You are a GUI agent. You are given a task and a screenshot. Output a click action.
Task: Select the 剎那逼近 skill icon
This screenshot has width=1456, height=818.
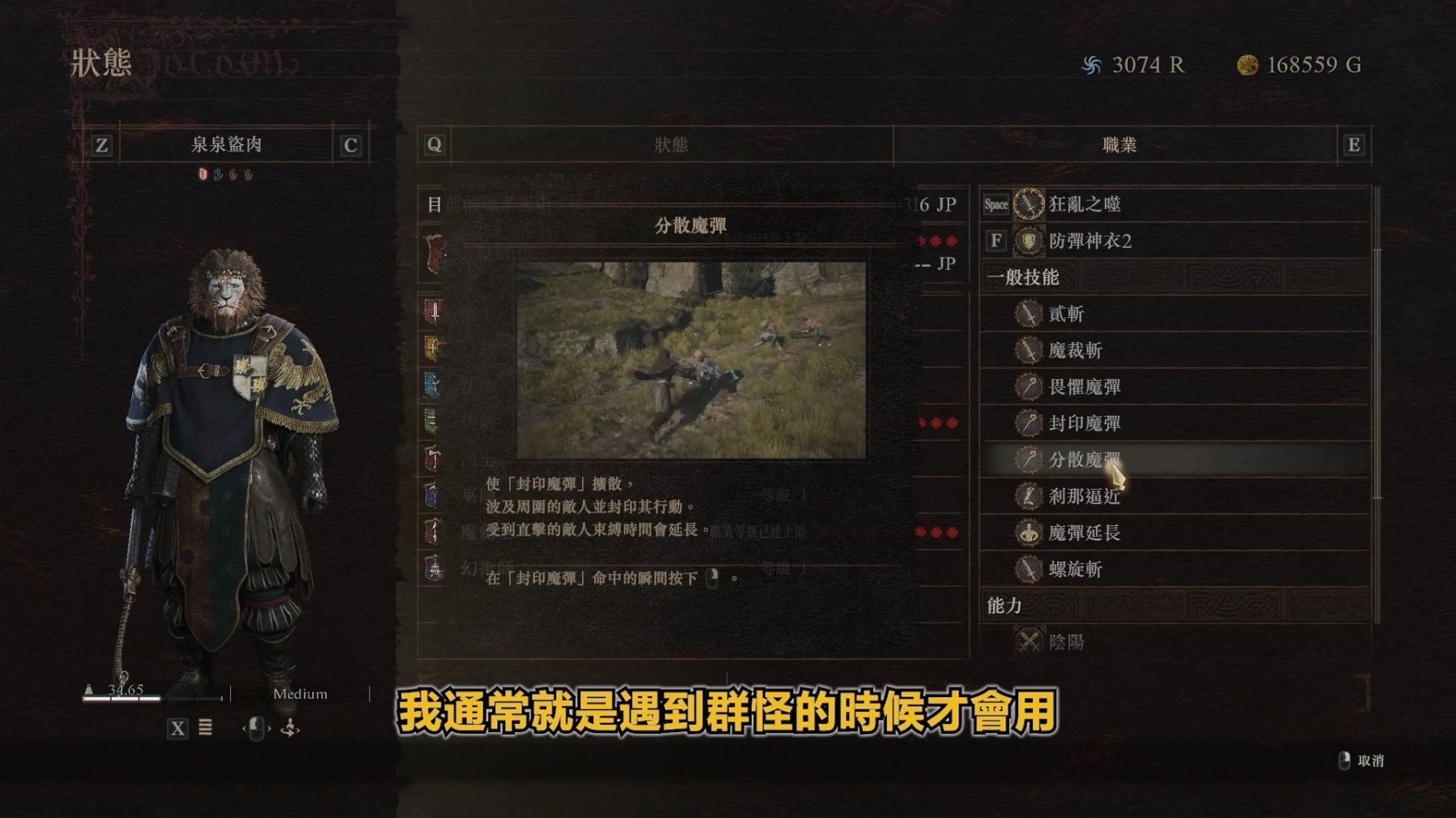[1027, 497]
